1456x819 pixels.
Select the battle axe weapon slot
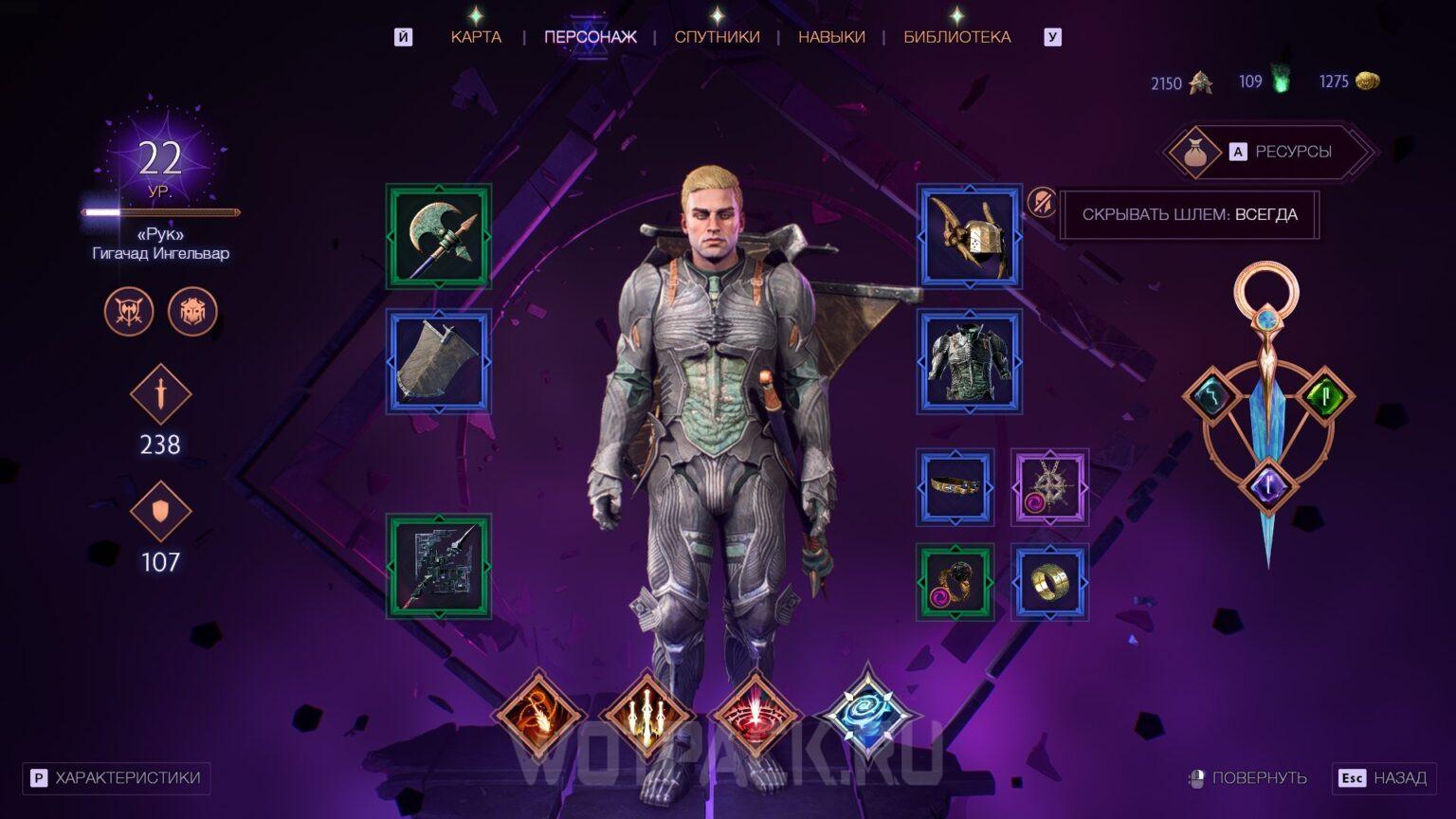(x=439, y=236)
